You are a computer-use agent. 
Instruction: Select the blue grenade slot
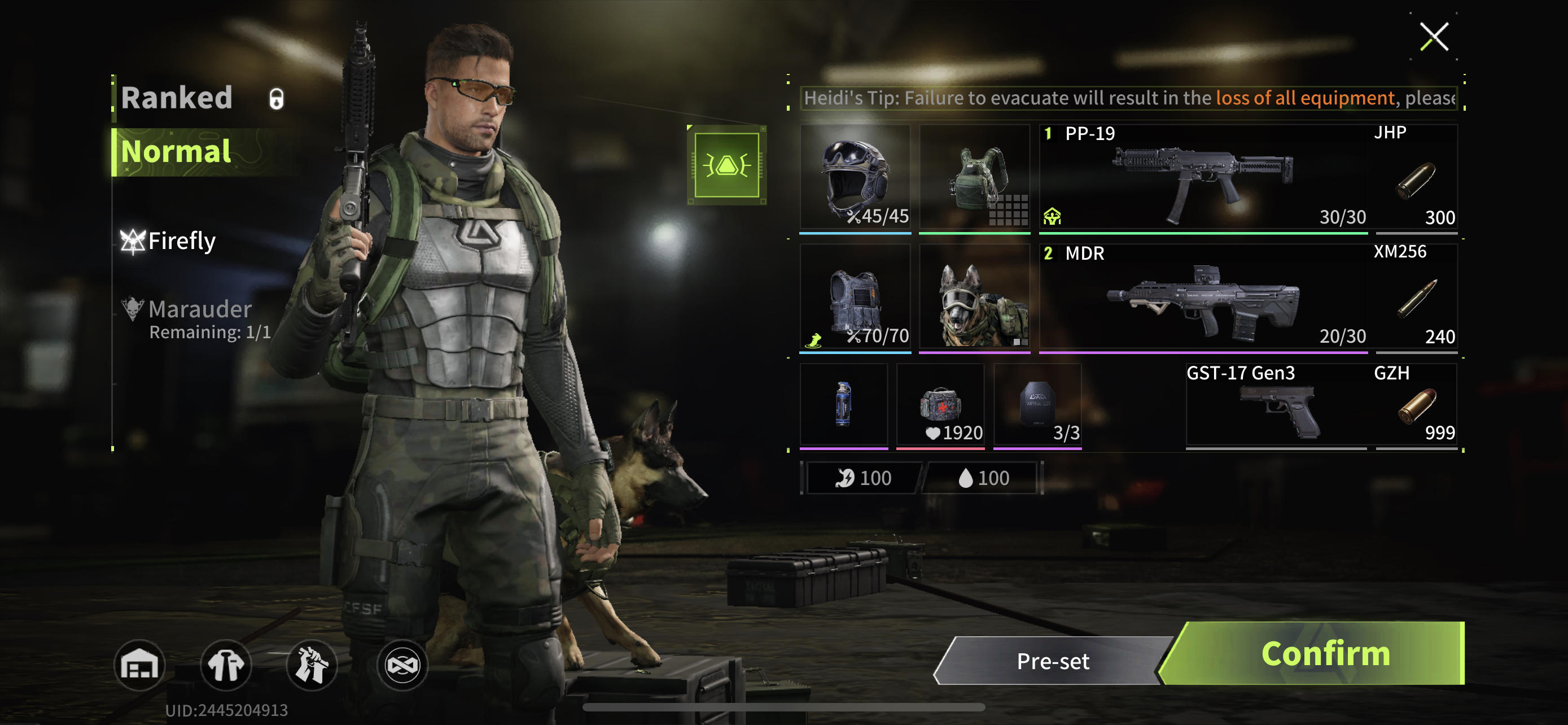[843, 405]
